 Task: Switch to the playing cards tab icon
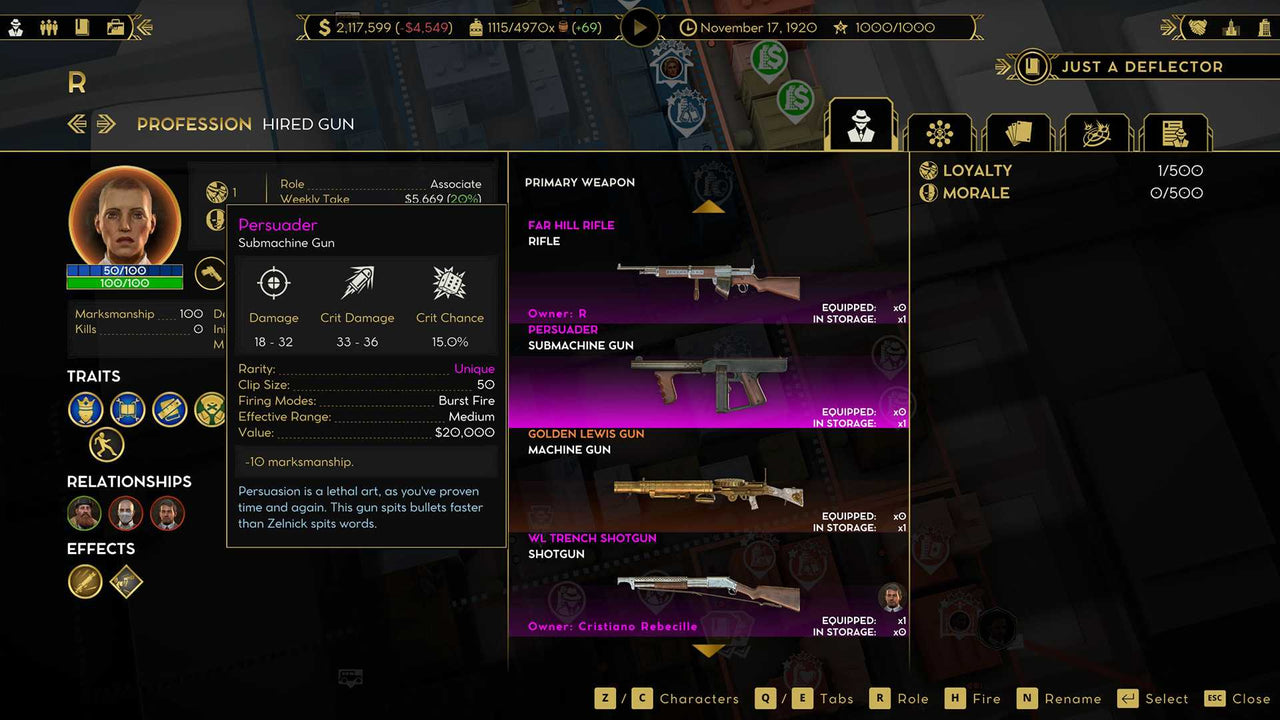point(1018,131)
